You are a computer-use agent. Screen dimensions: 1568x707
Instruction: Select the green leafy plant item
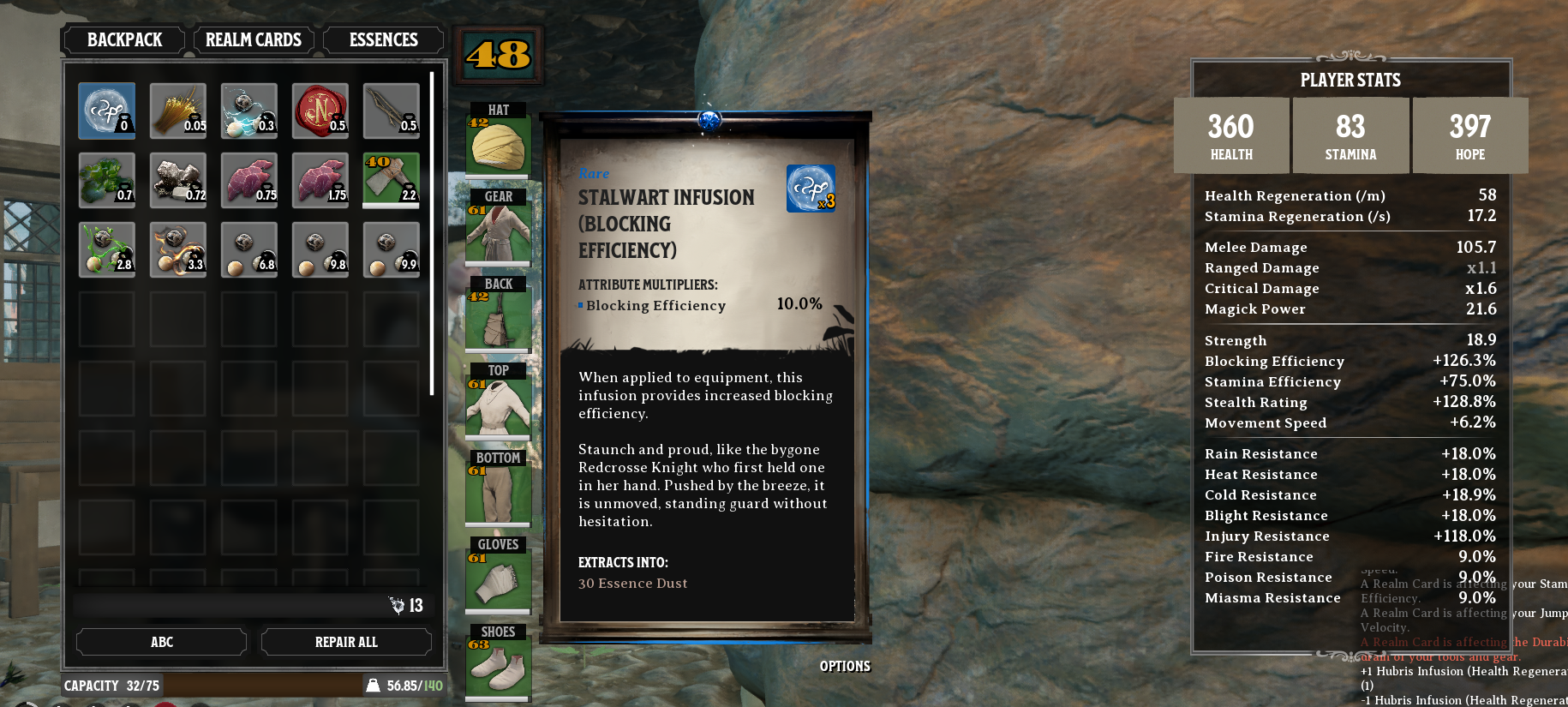coord(106,180)
